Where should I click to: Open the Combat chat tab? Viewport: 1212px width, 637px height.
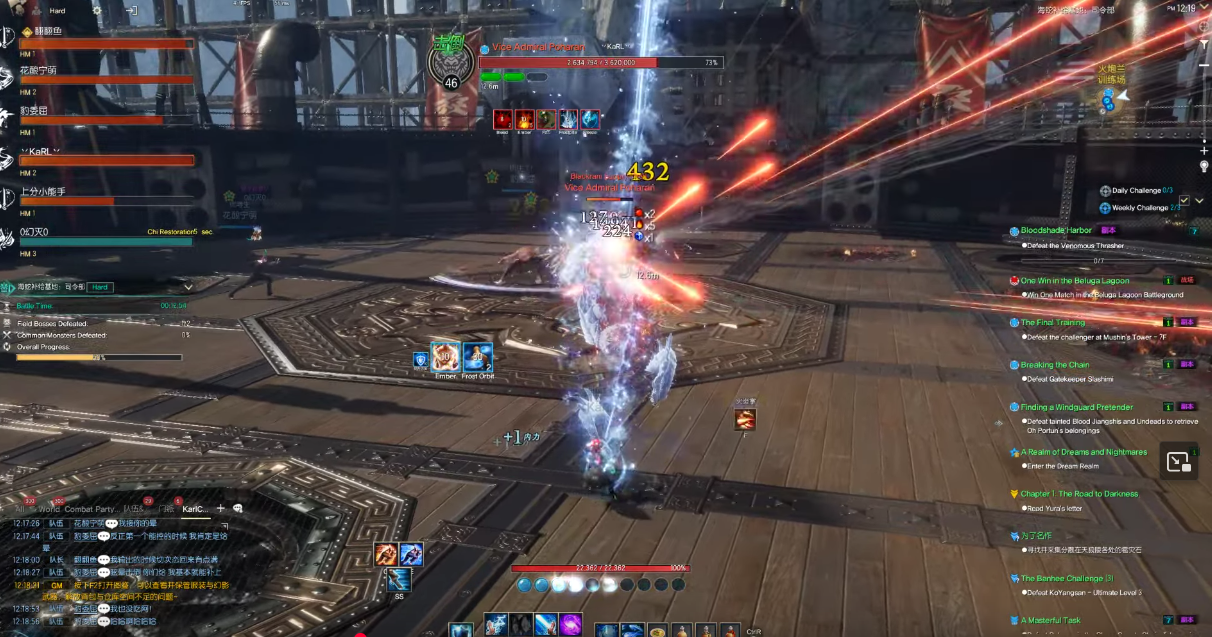click(78, 509)
